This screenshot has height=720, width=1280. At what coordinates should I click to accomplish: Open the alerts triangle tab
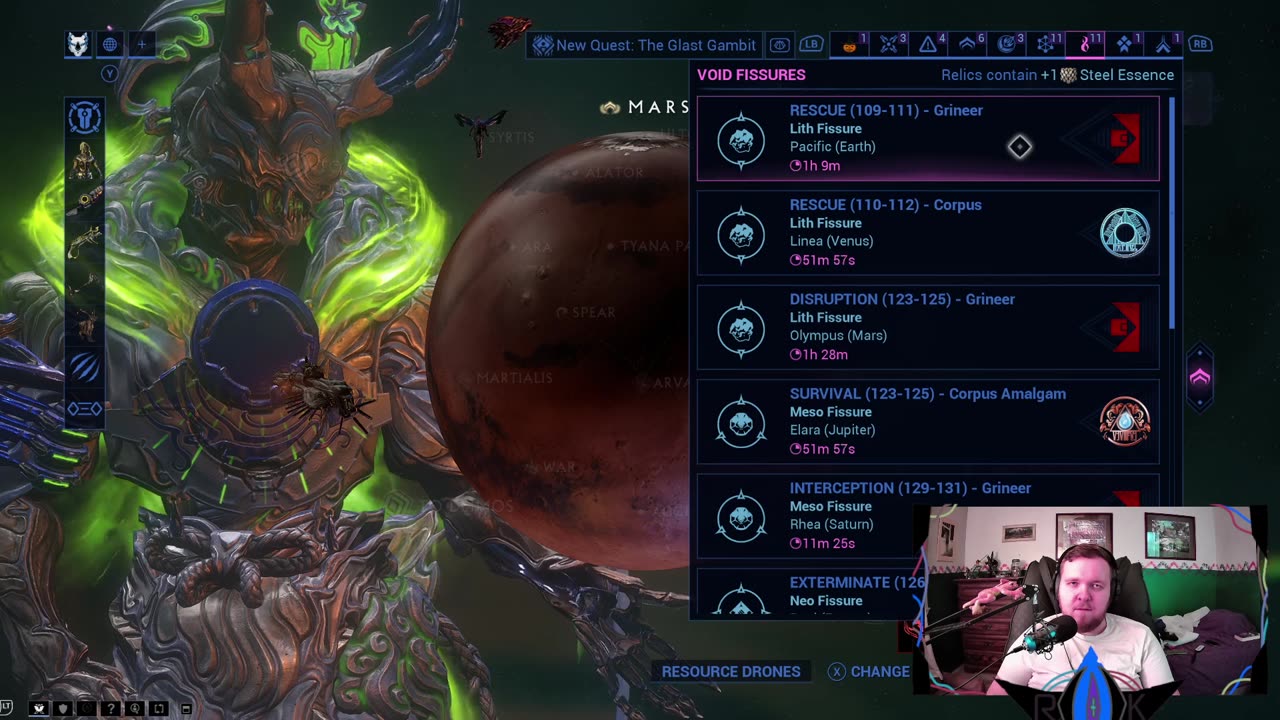click(x=928, y=45)
